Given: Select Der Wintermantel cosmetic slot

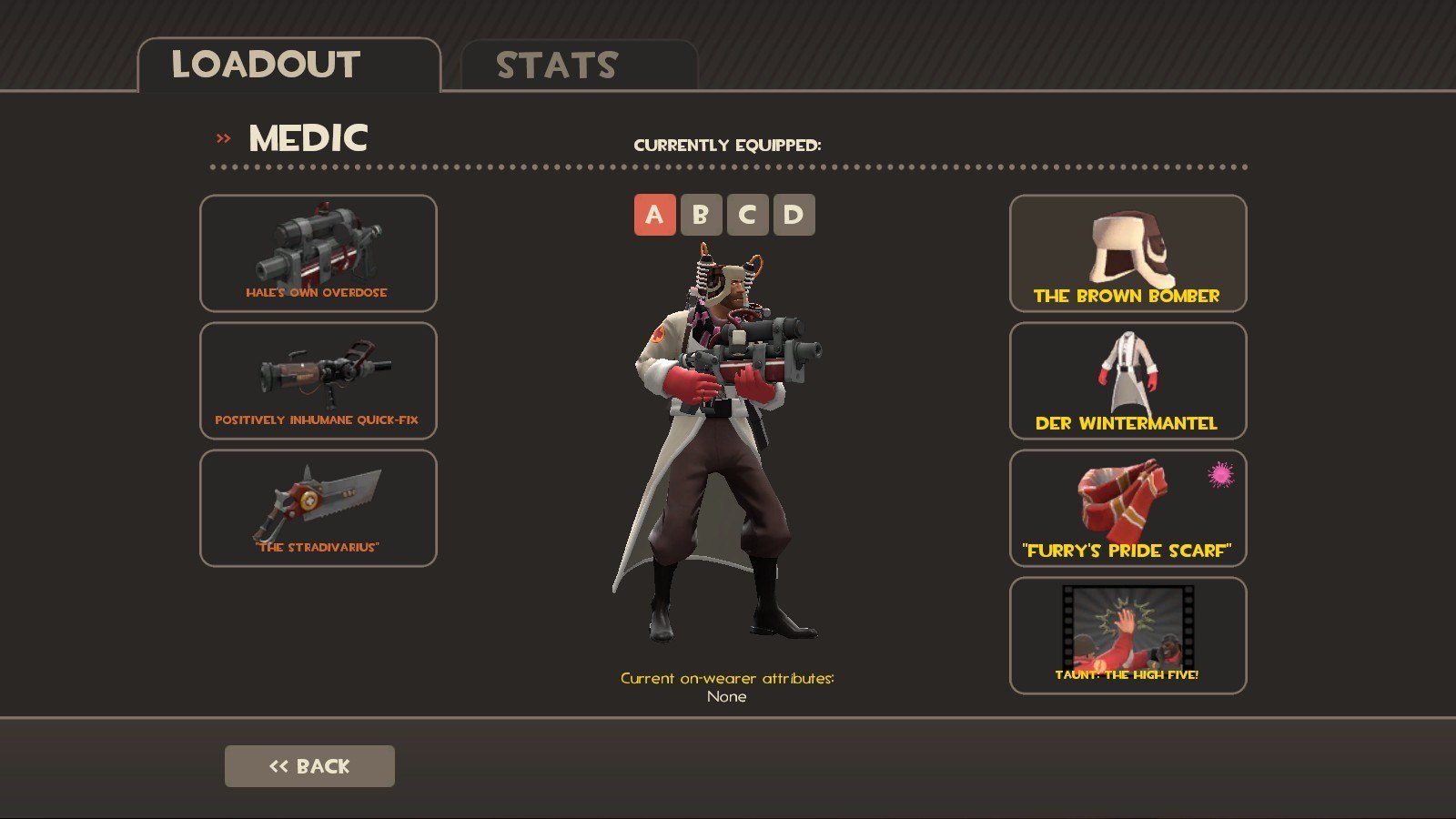Looking at the screenshot, I should point(1127,380).
